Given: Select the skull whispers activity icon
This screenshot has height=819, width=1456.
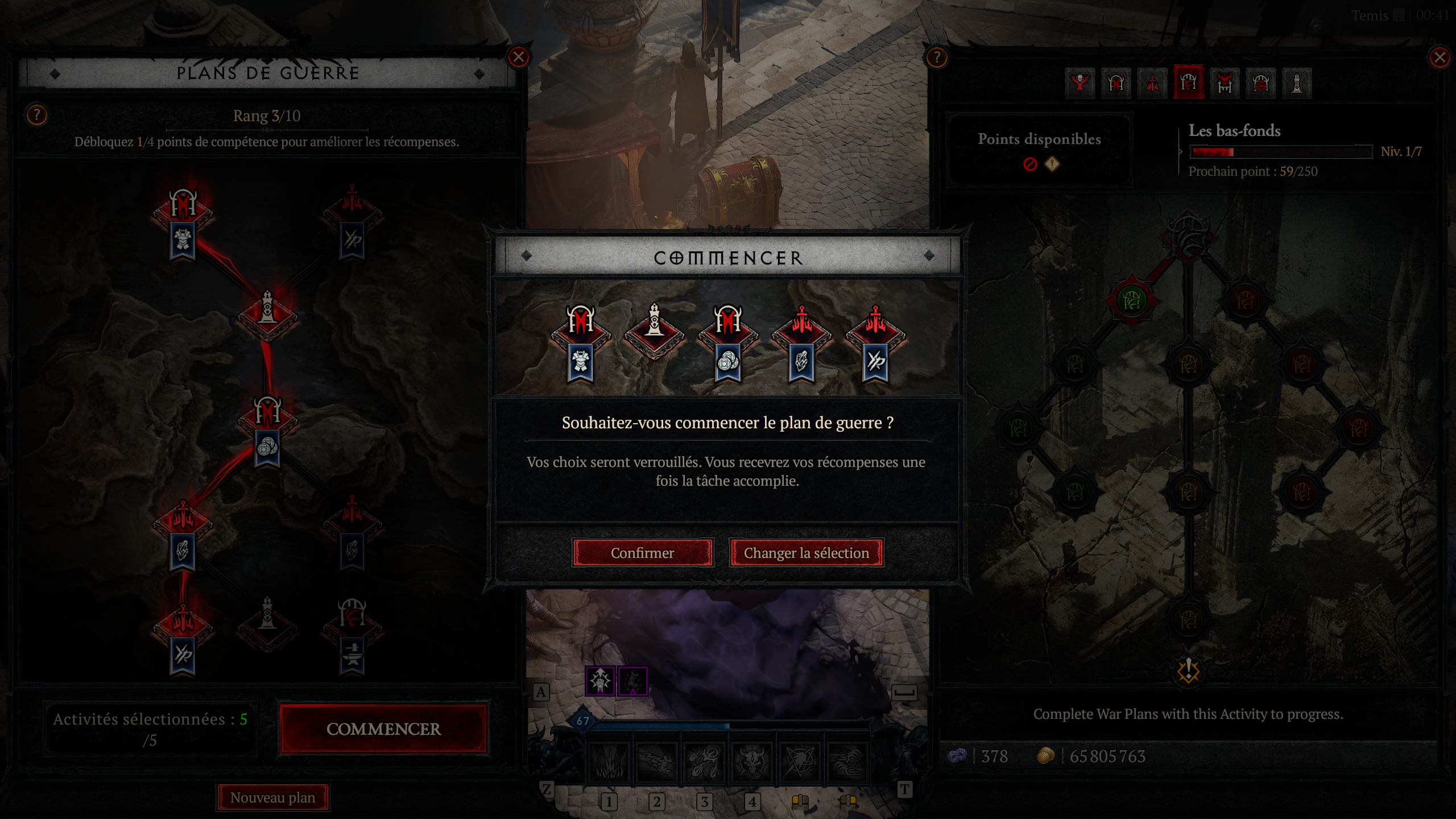Looking at the screenshot, I should pos(1081,82).
